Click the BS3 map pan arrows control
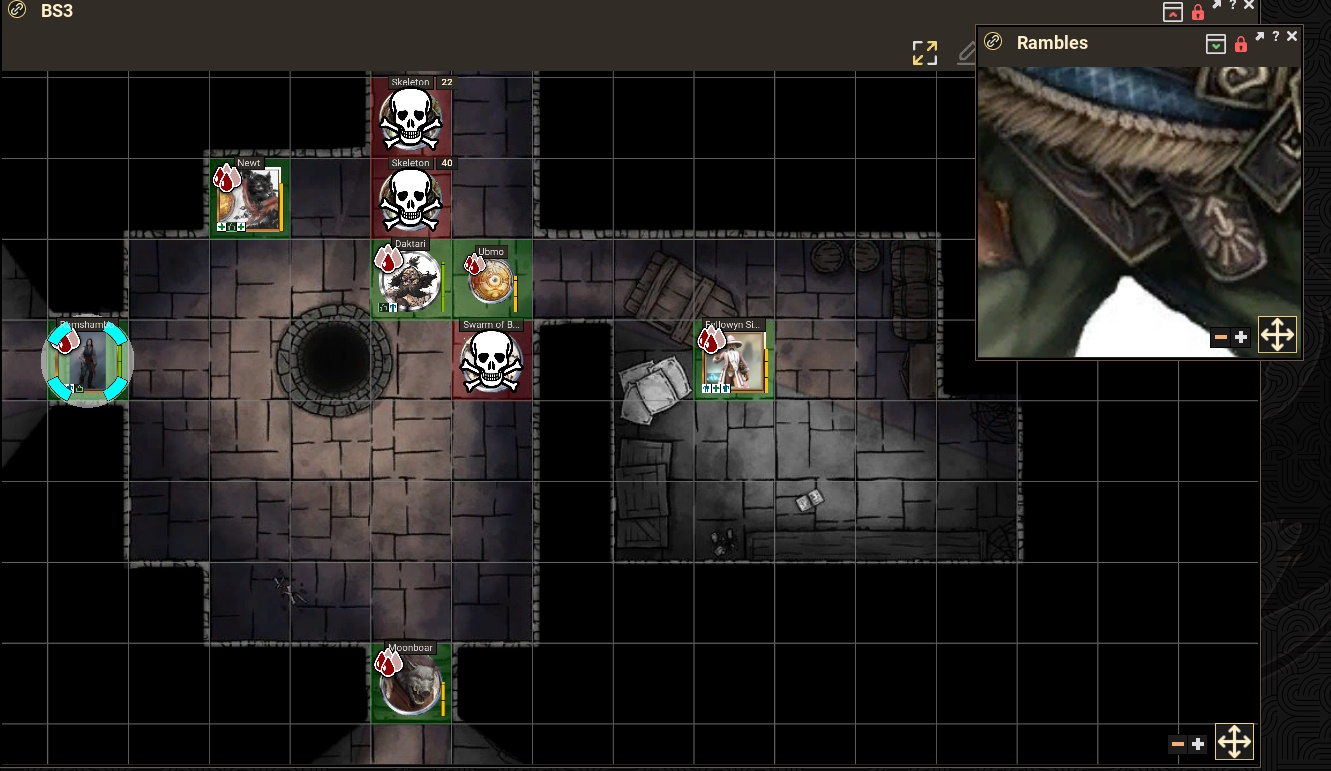This screenshot has width=1331, height=771. [x=1234, y=742]
